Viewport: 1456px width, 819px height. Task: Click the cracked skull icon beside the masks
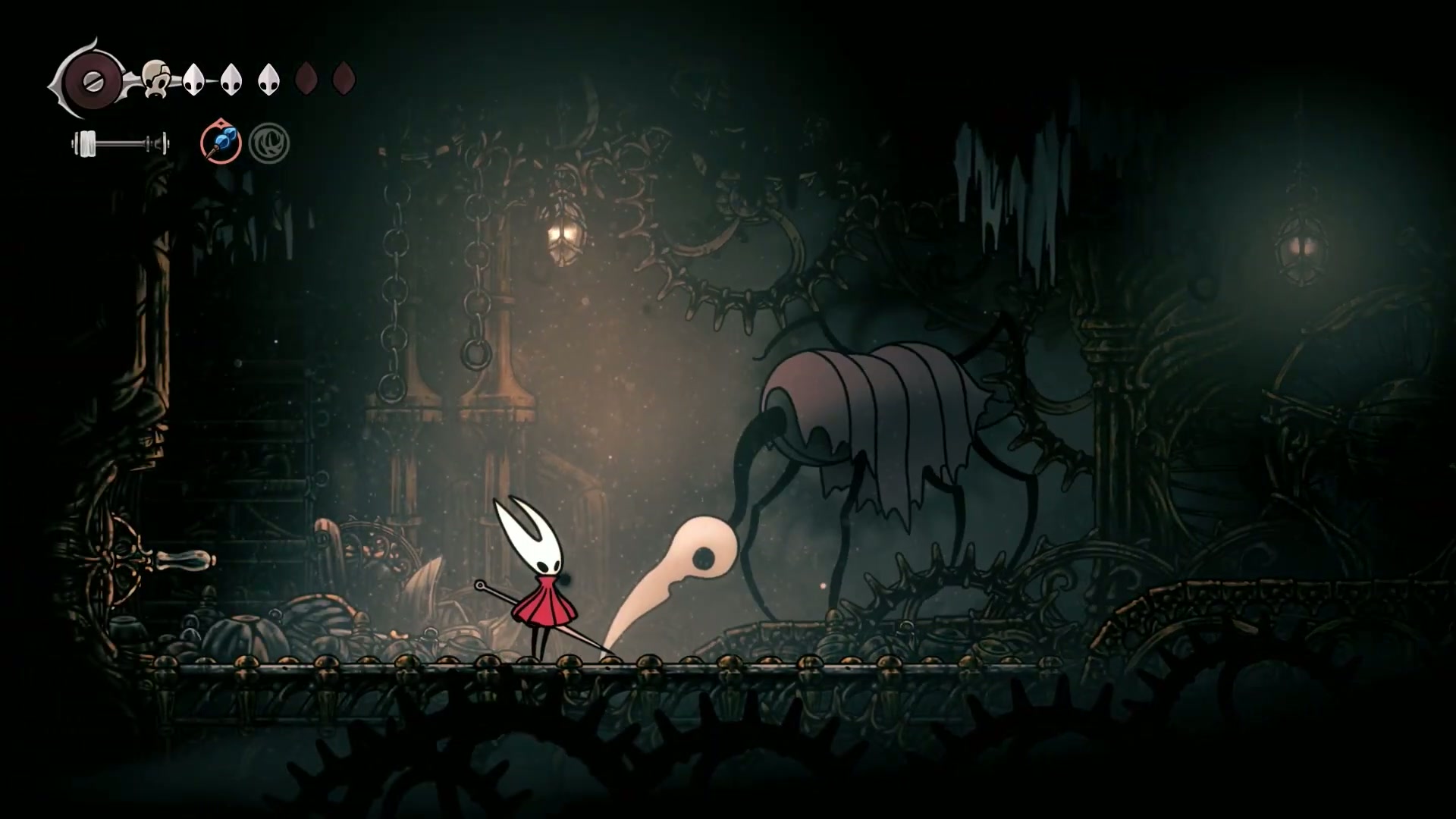point(156,79)
